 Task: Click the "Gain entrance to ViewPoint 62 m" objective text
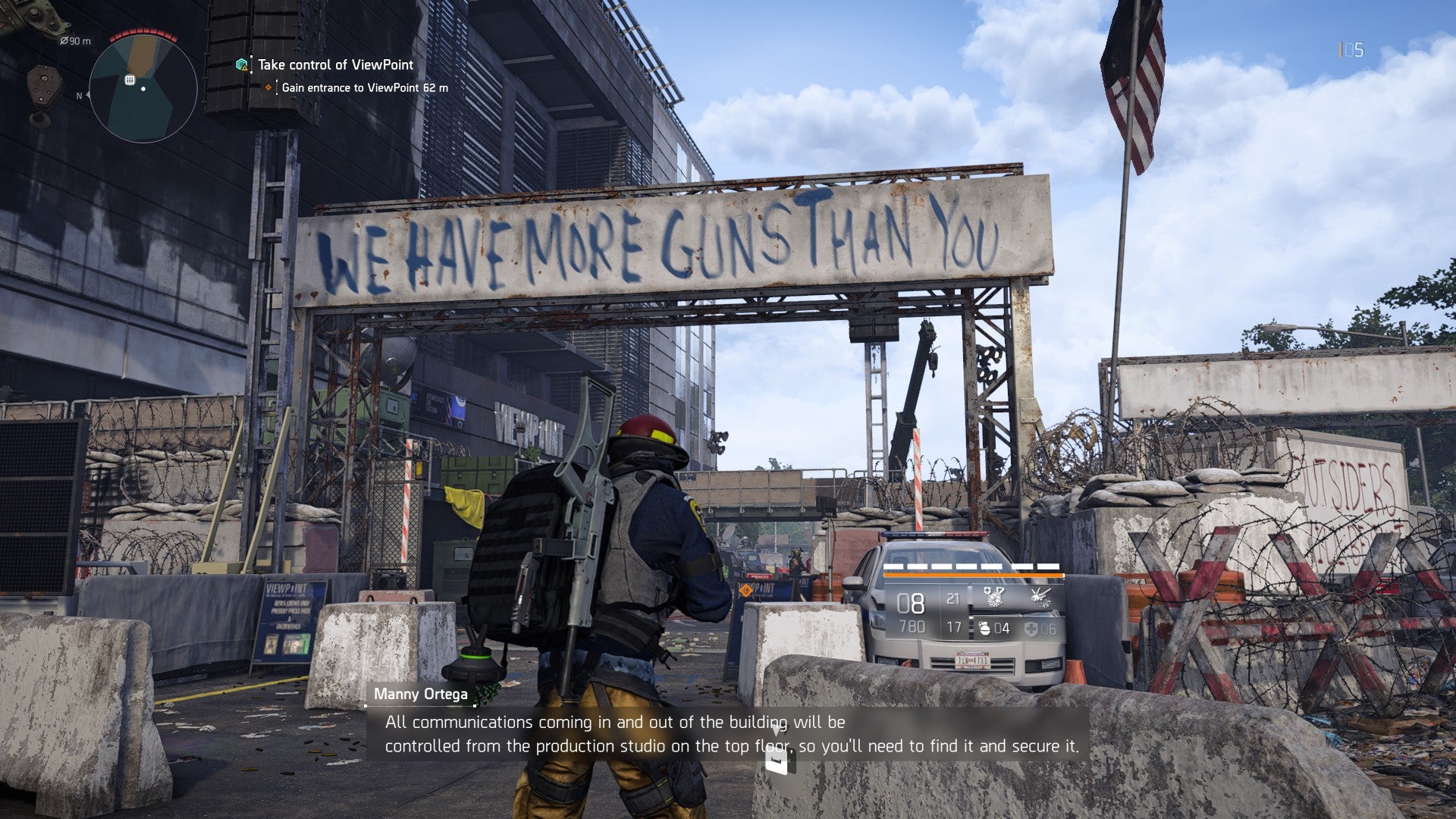(365, 87)
